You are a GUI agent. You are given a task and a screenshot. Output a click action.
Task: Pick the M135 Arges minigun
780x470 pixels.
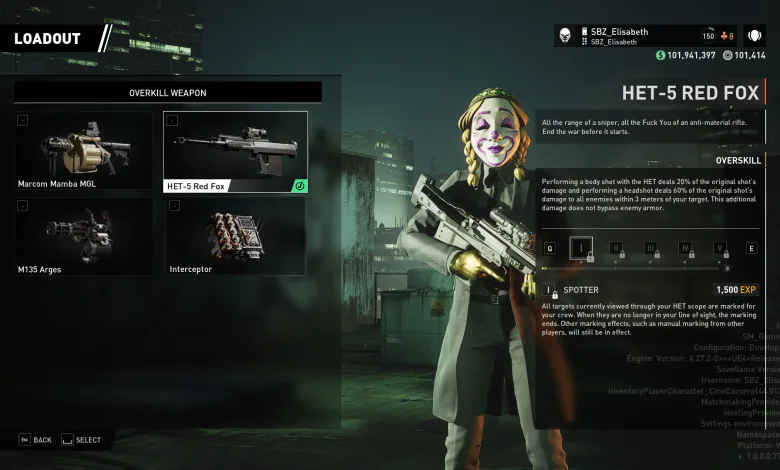[x=85, y=236]
